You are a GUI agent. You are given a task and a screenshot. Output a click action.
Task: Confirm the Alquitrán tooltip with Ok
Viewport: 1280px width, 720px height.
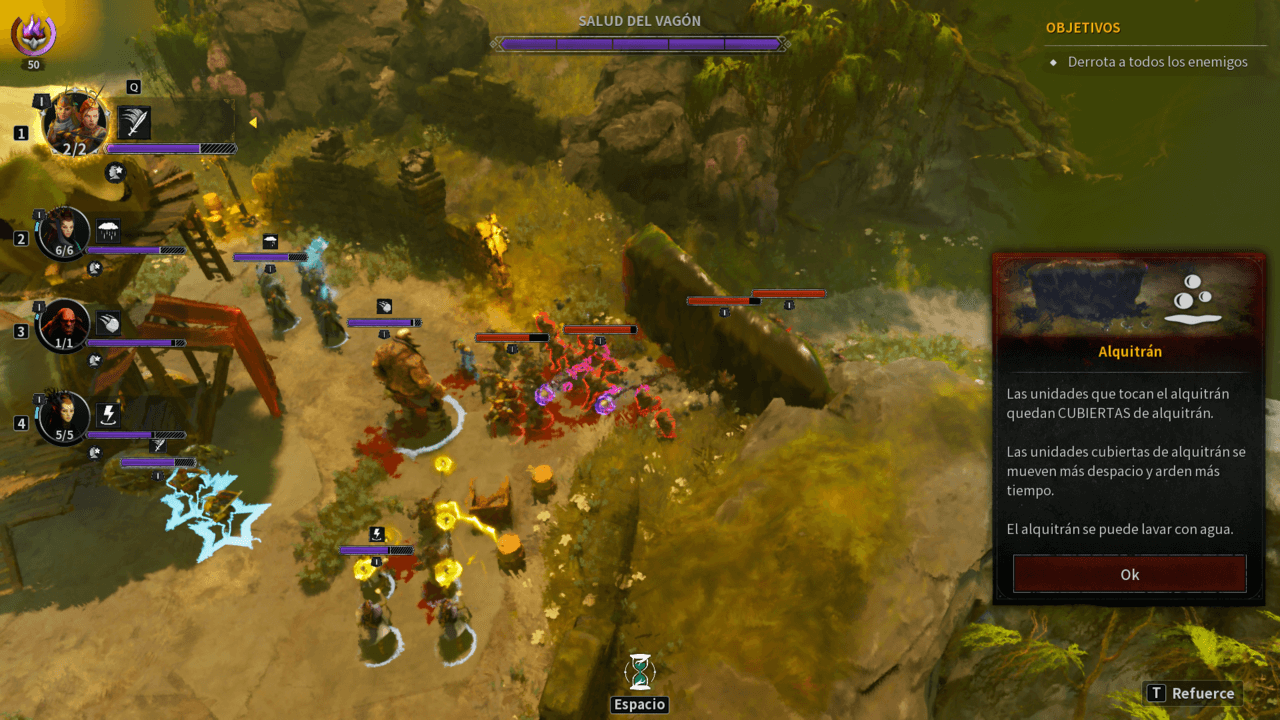(1129, 574)
